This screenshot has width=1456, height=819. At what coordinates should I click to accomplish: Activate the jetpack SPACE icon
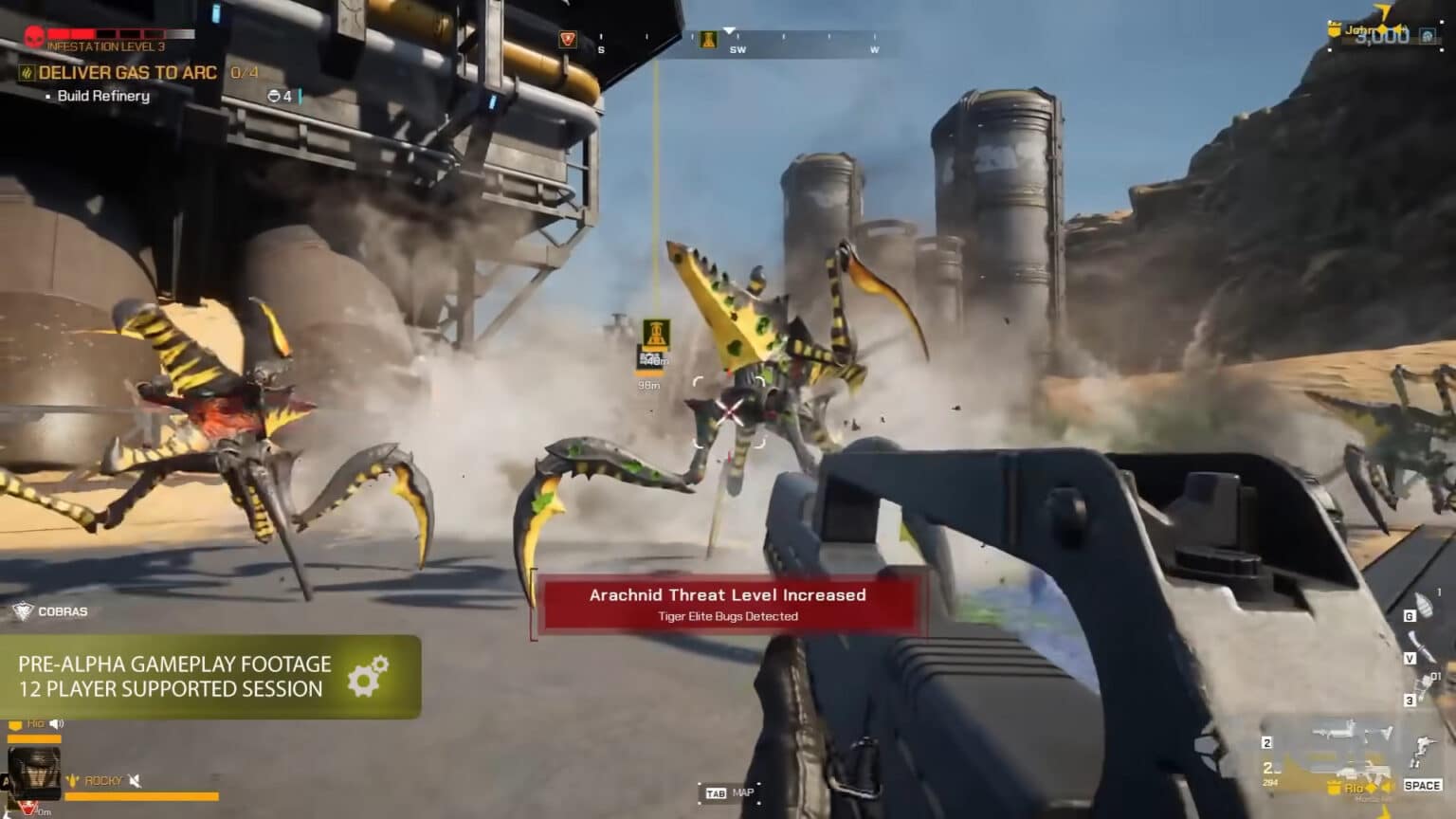(1422, 786)
